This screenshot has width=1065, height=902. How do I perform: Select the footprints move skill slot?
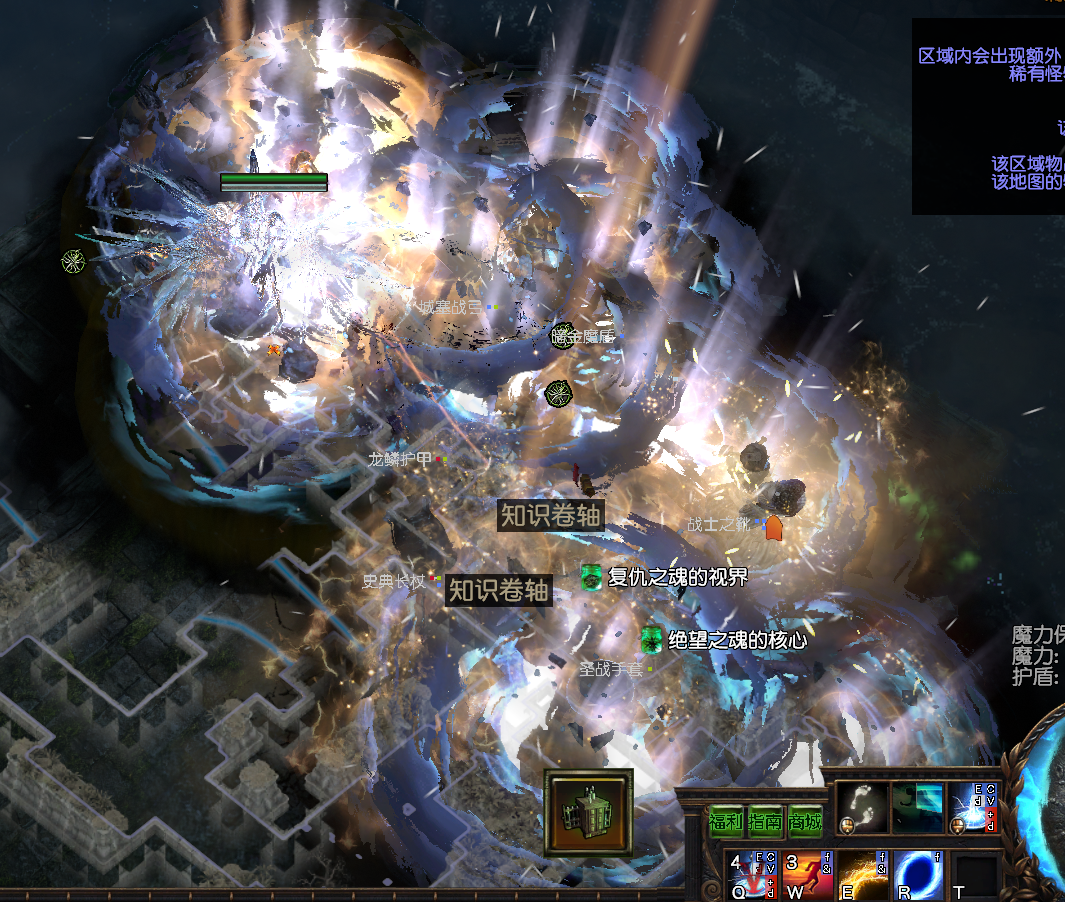click(x=861, y=807)
